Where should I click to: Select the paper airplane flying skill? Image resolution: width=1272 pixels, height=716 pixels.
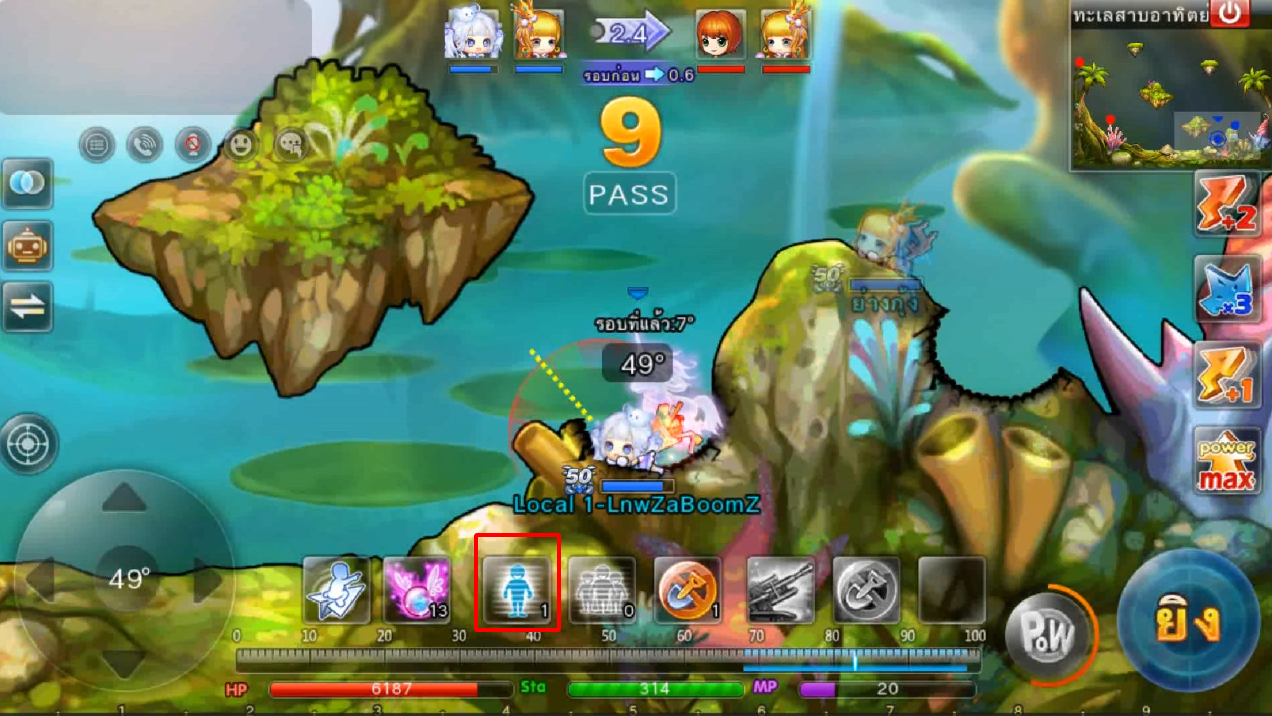(x=336, y=590)
